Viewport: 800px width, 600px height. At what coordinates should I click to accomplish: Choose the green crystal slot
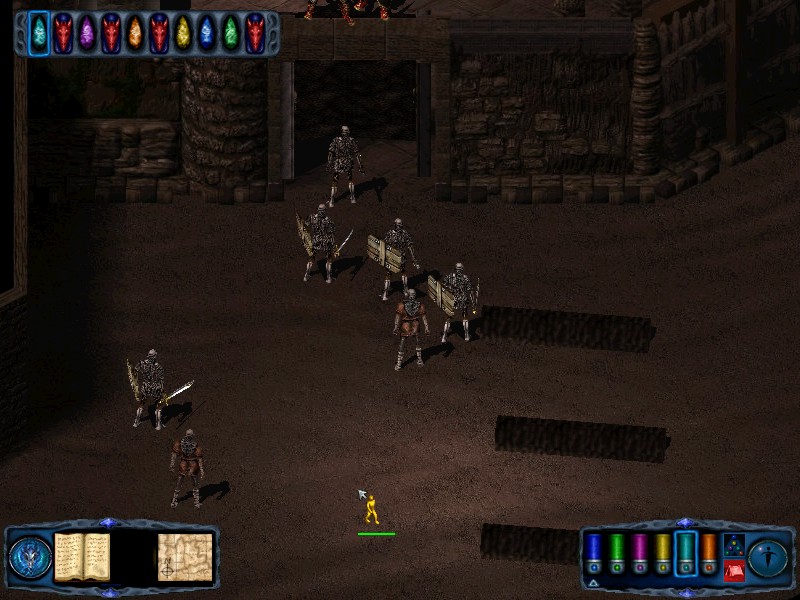(x=231, y=33)
